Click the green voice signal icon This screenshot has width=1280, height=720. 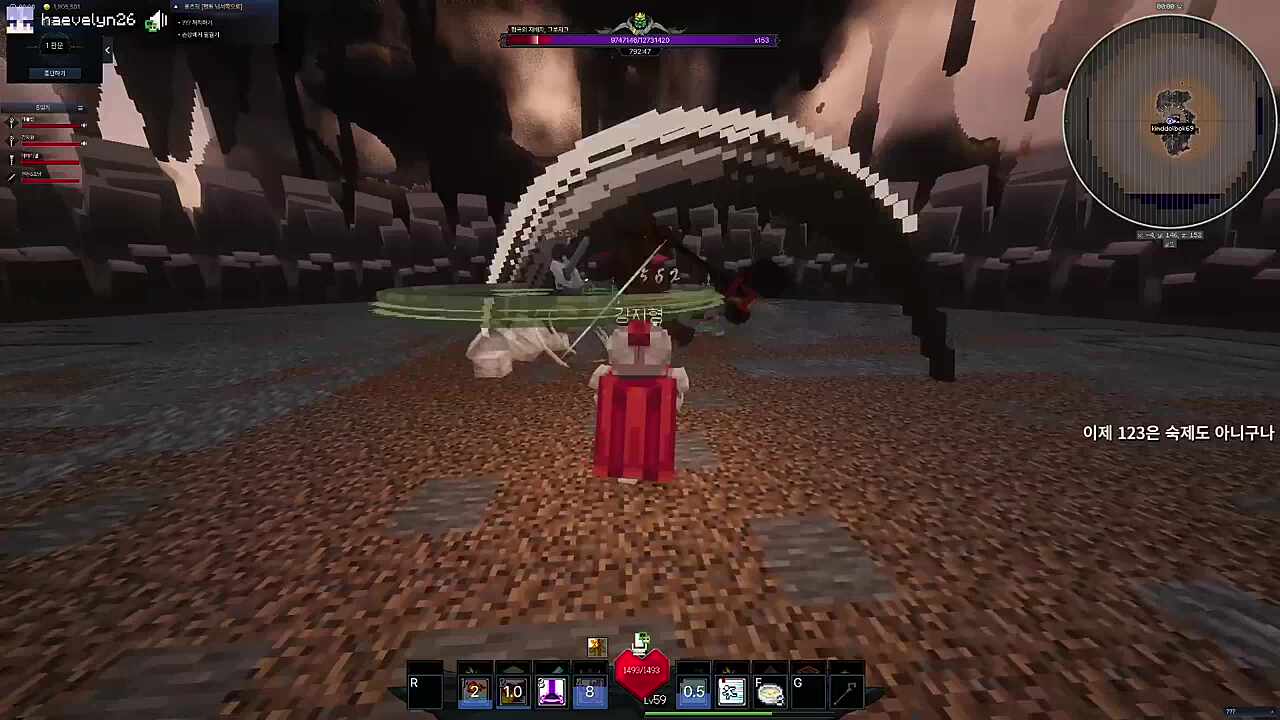[x=156, y=21]
